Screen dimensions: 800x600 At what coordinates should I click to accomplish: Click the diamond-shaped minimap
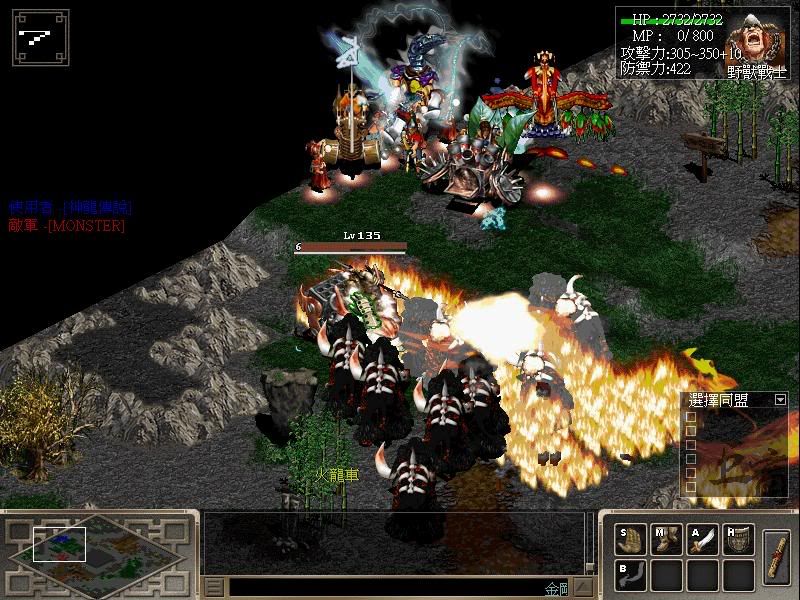(95, 553)
